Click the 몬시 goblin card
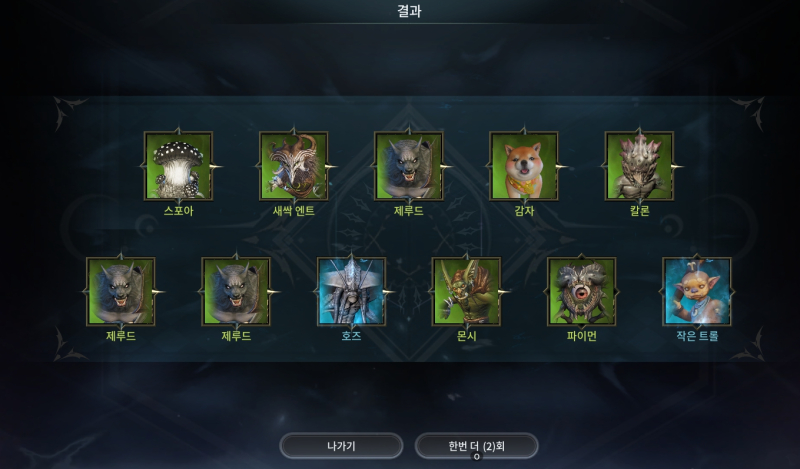The width and height of the screenshot is (800, 469). tap(466, 291)
